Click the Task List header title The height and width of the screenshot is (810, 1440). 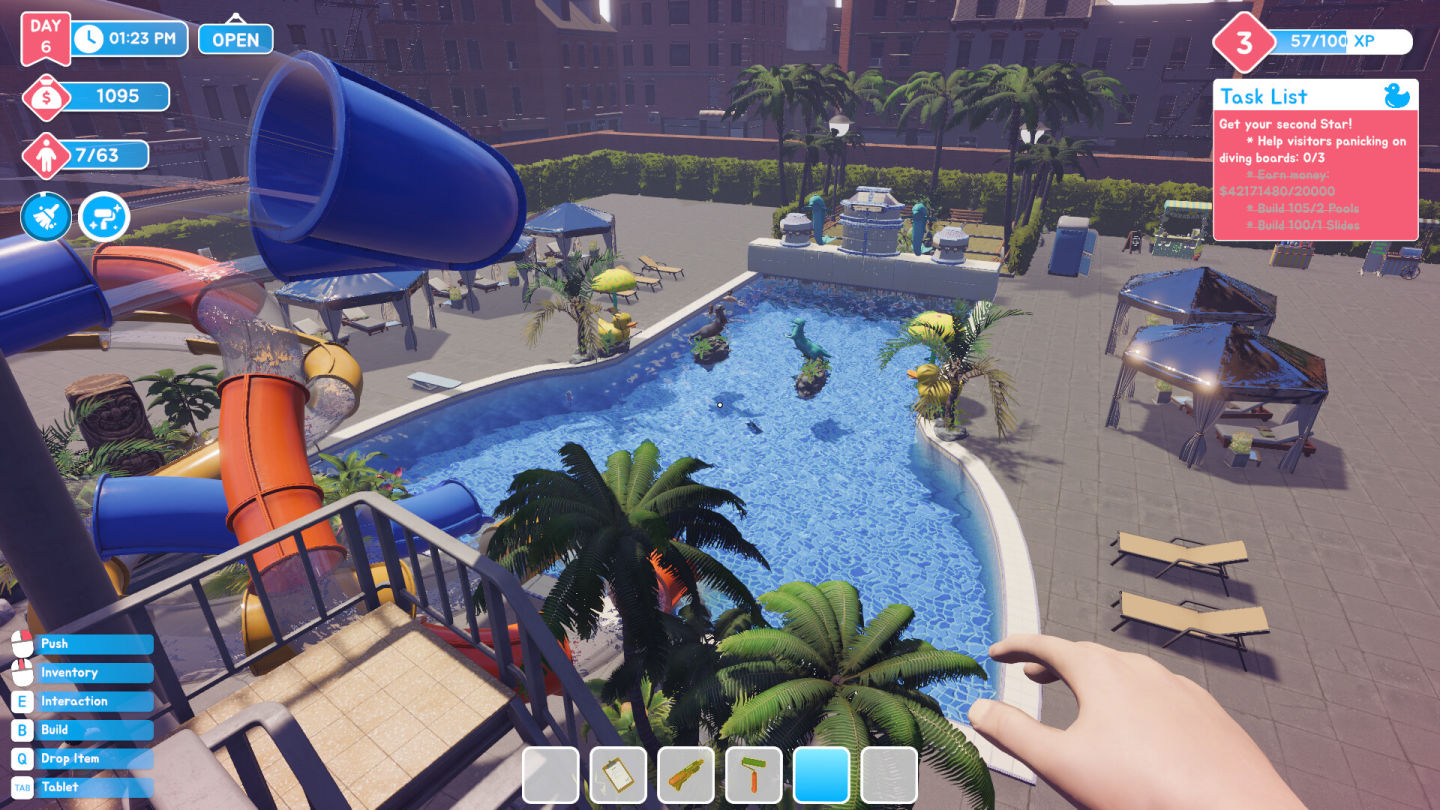[1266, 96]
